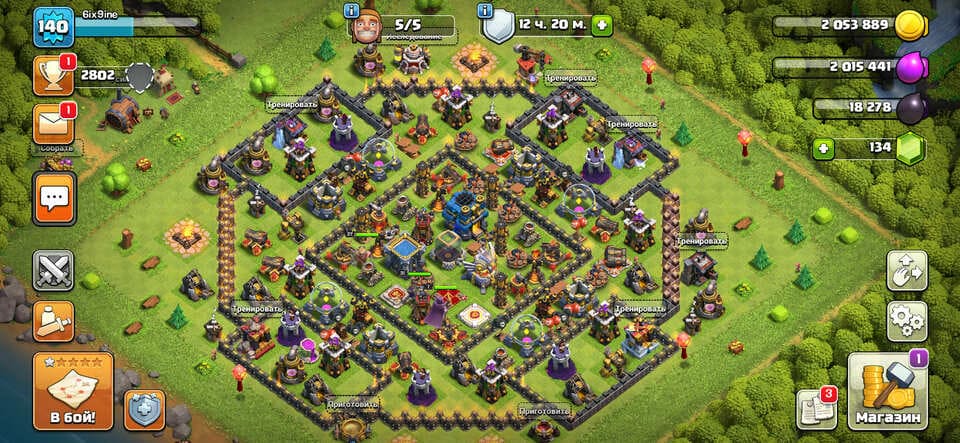Open the village layout editor button

[906, 270]
